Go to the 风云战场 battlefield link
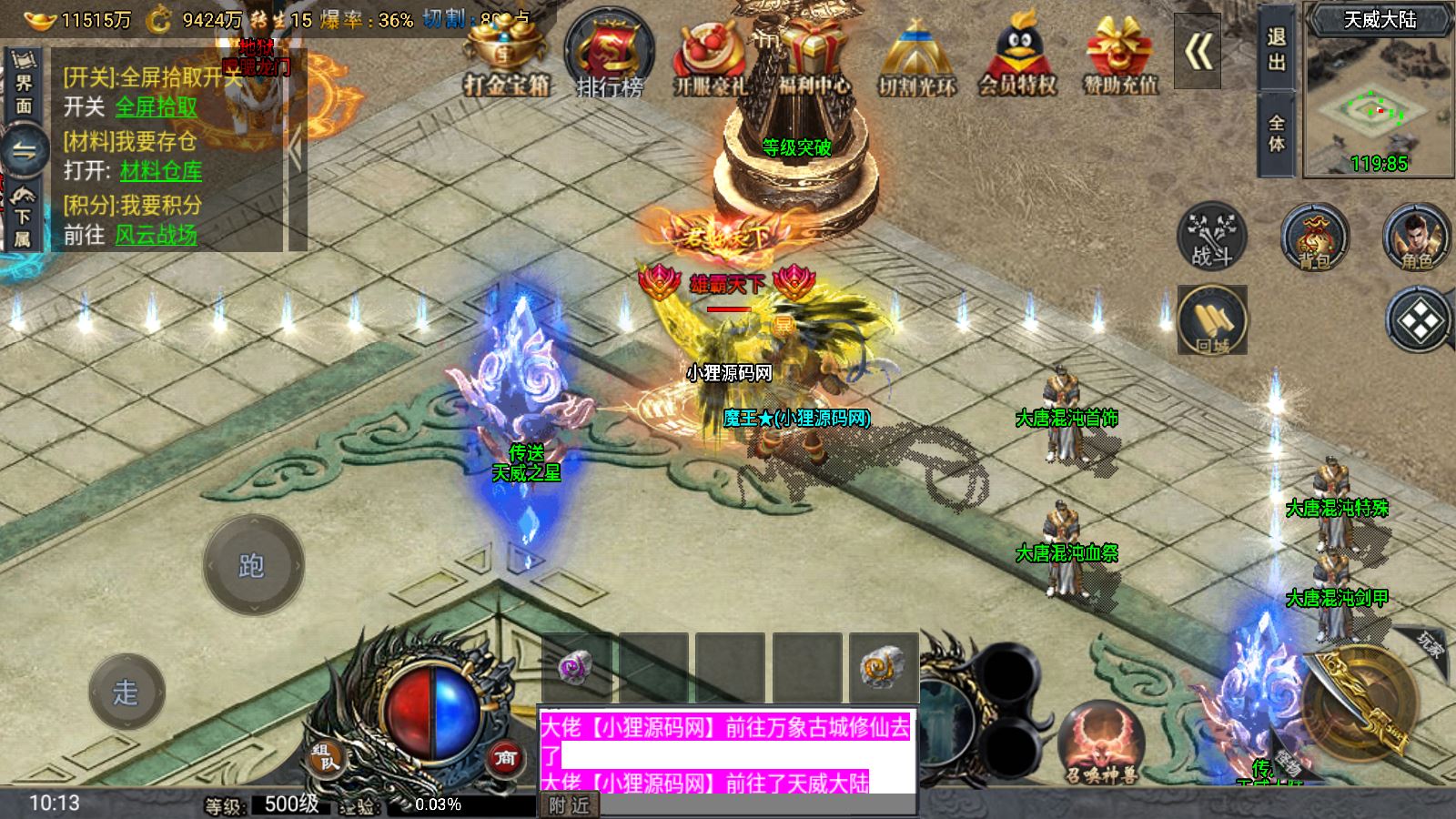The width and height of the screenshot is (1456, 819). click(157, 235)
